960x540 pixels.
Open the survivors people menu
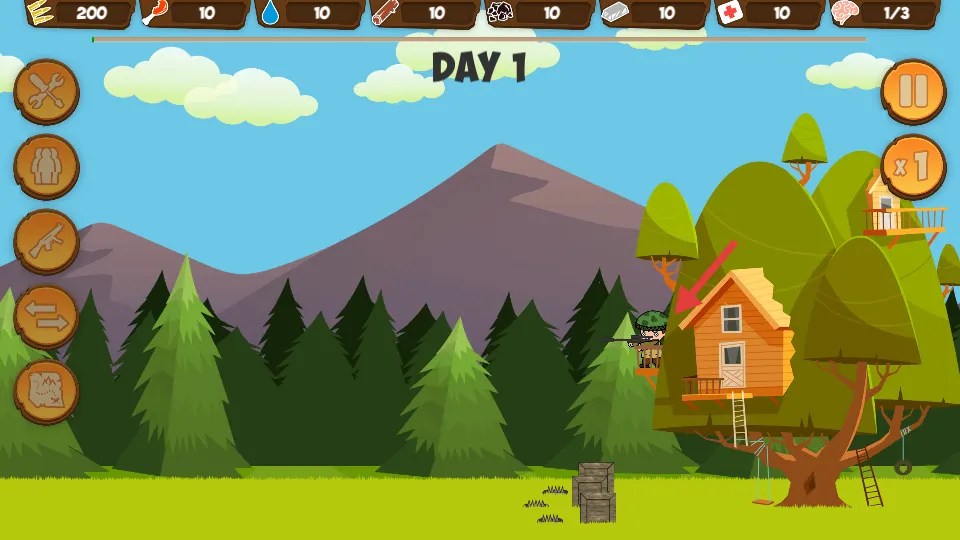point(46,167)
